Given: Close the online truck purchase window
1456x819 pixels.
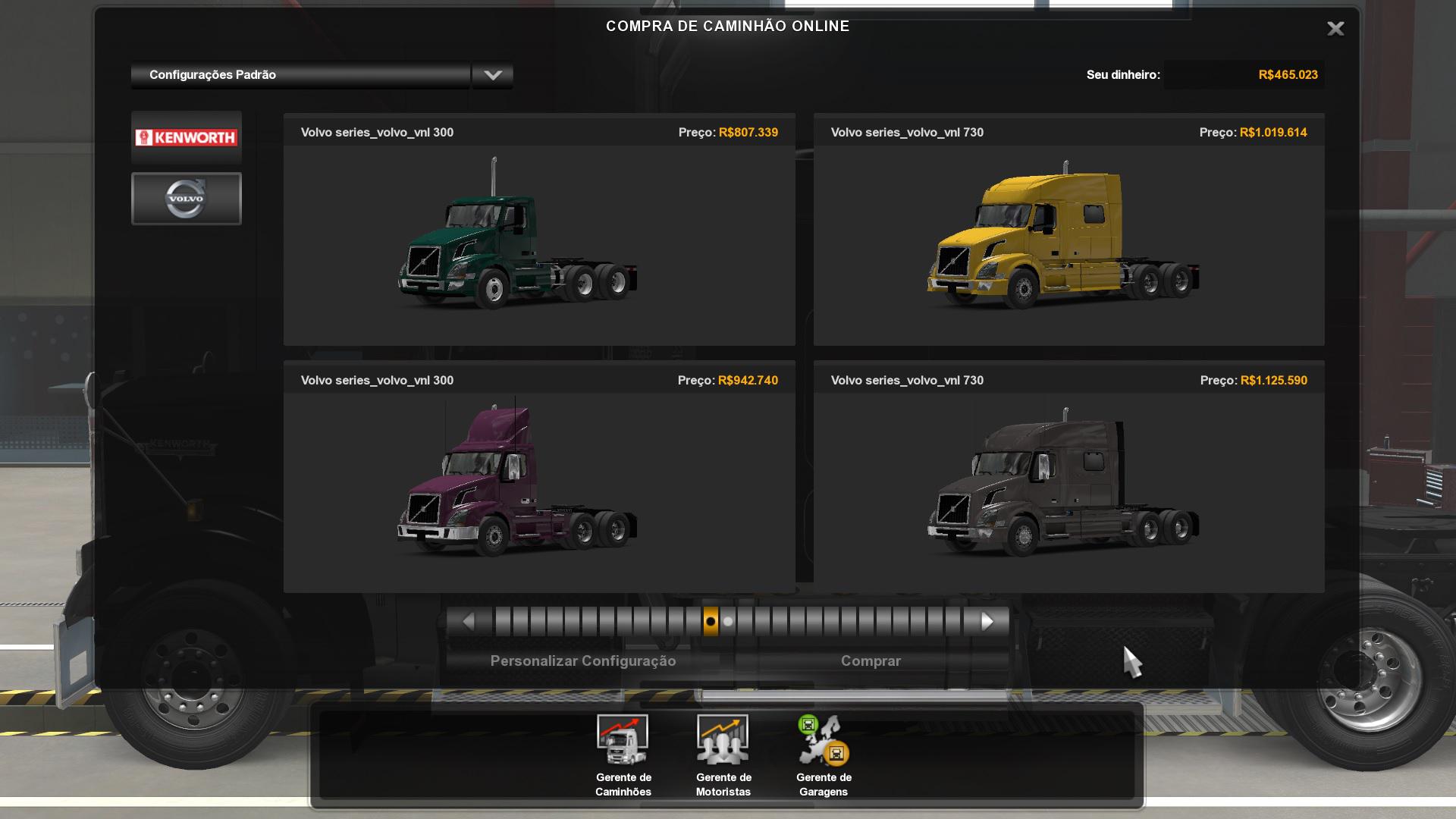Looking at the screenshot, I should click(1335, 29).
